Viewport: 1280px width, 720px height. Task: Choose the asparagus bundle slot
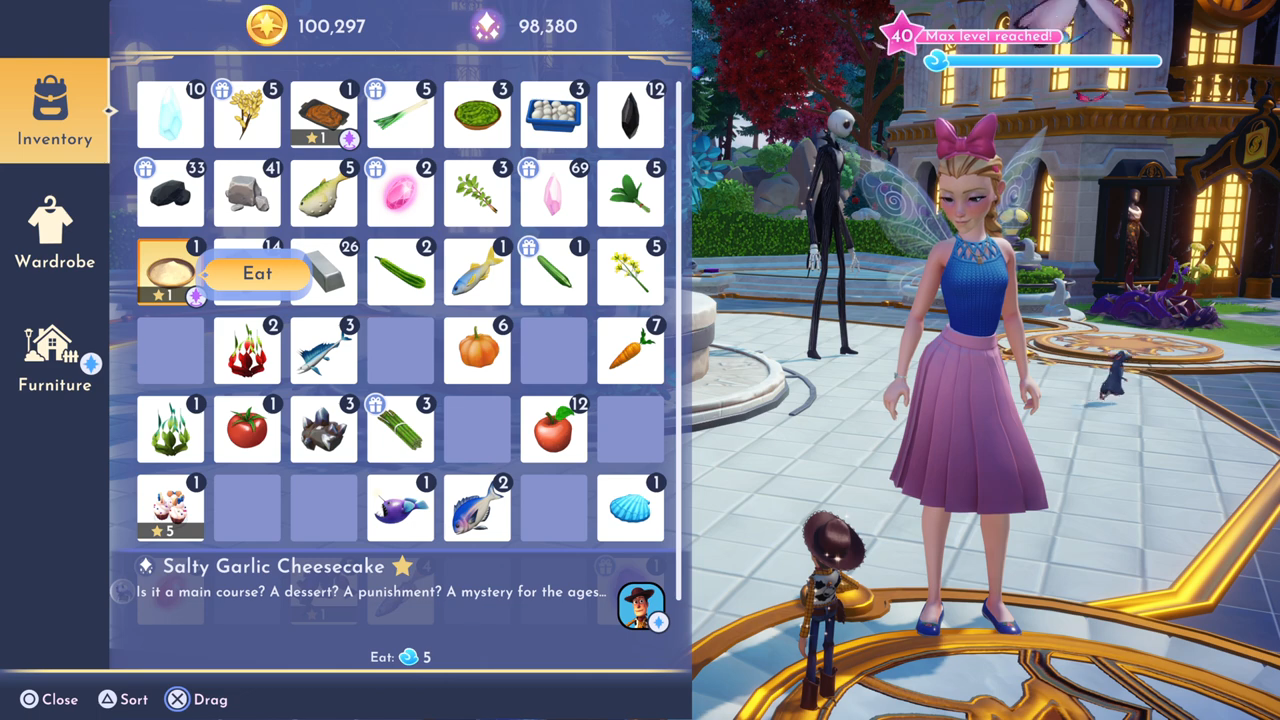pyautogui.click(x=400, y=428)
